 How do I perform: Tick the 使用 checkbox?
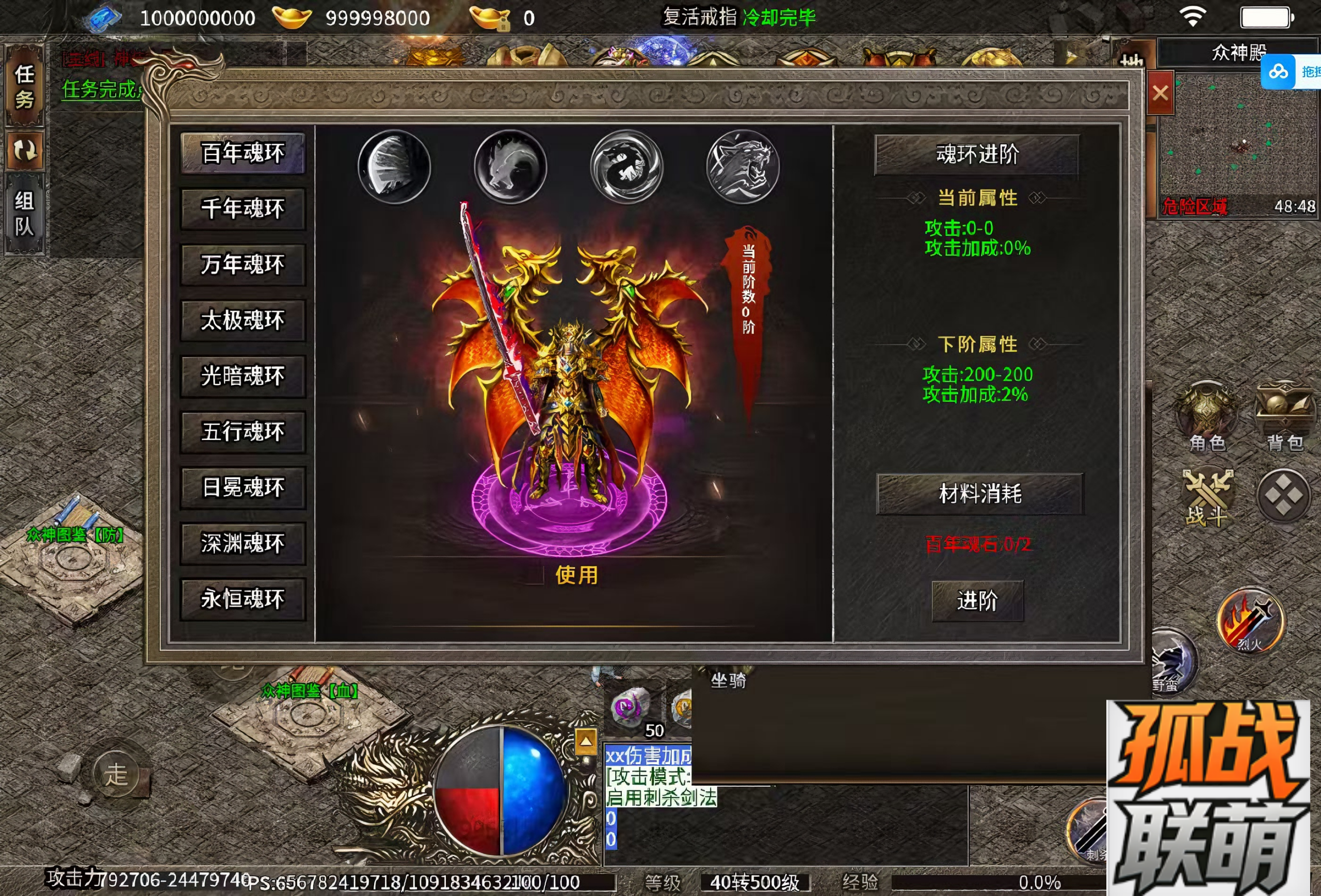[x=534, y=575]
